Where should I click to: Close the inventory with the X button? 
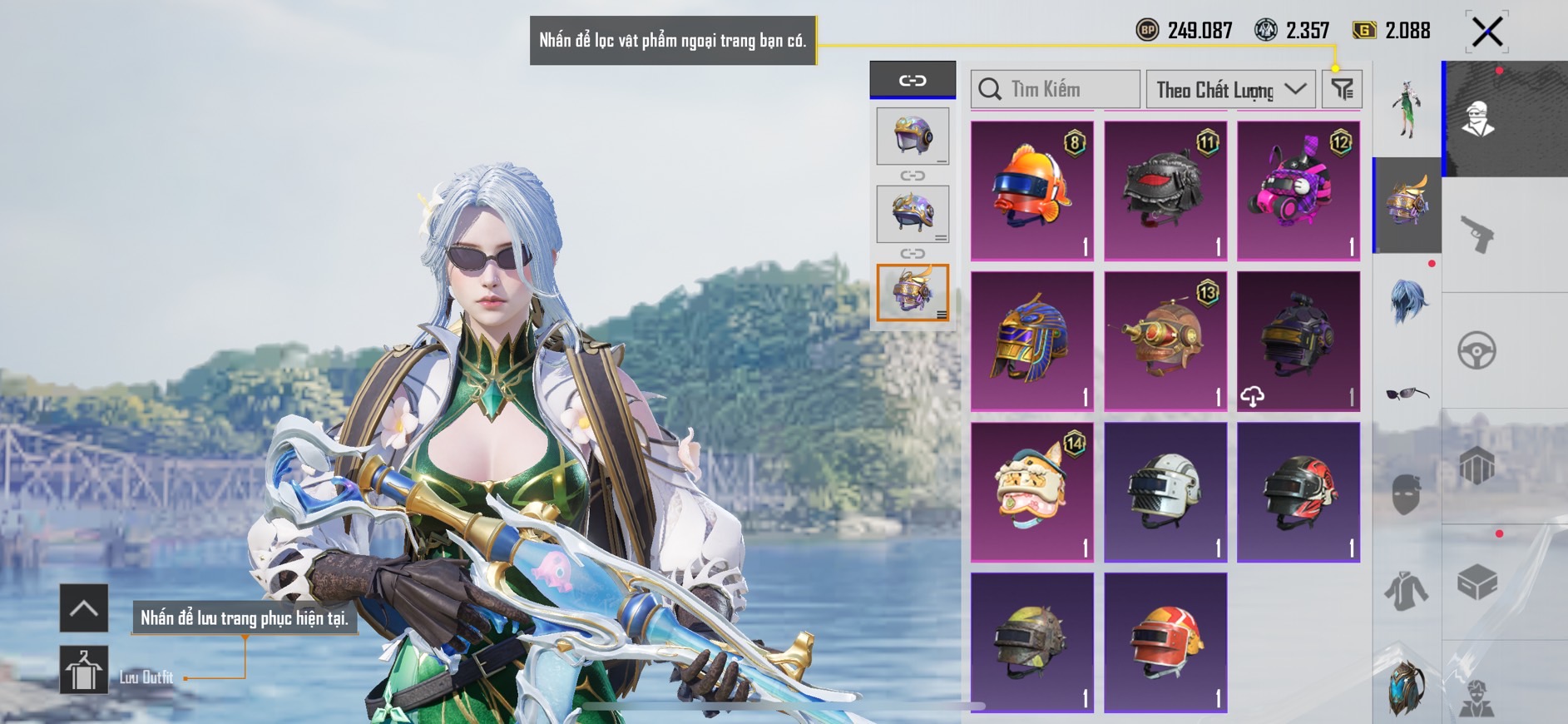pyautogui.click(x=1487, y=32)
